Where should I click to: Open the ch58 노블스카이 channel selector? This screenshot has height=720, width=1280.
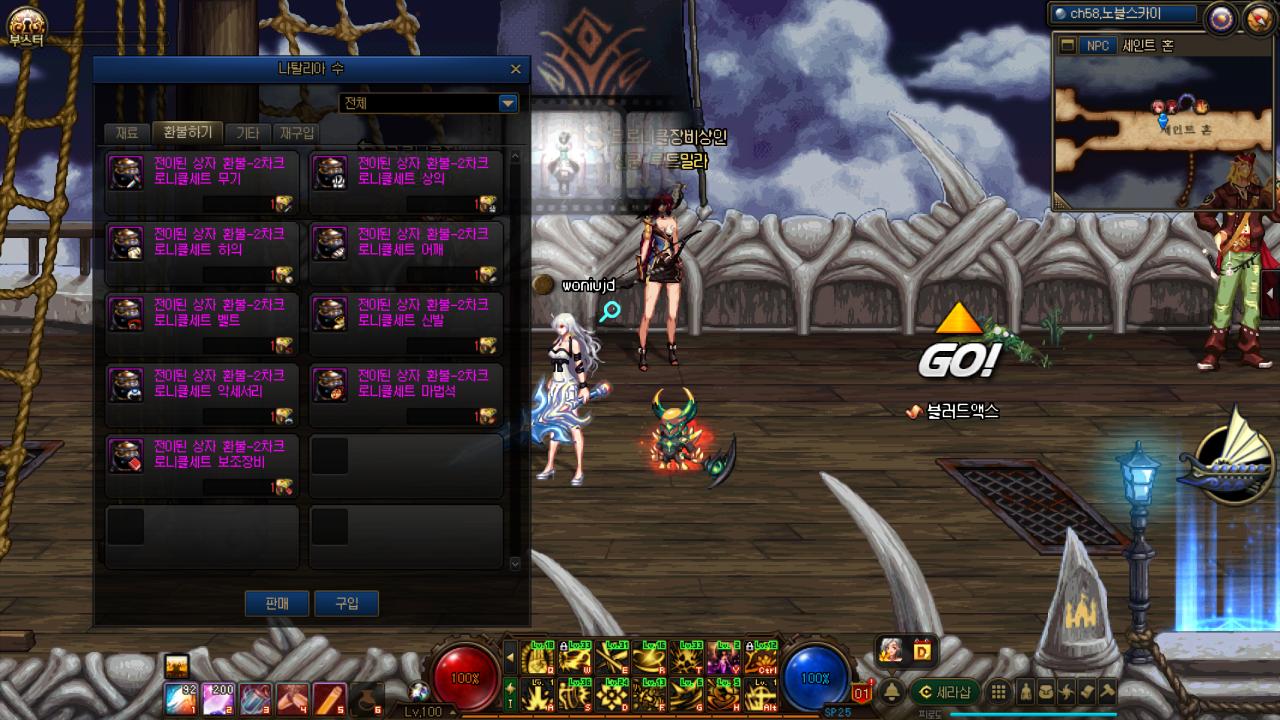(1123, 14)
